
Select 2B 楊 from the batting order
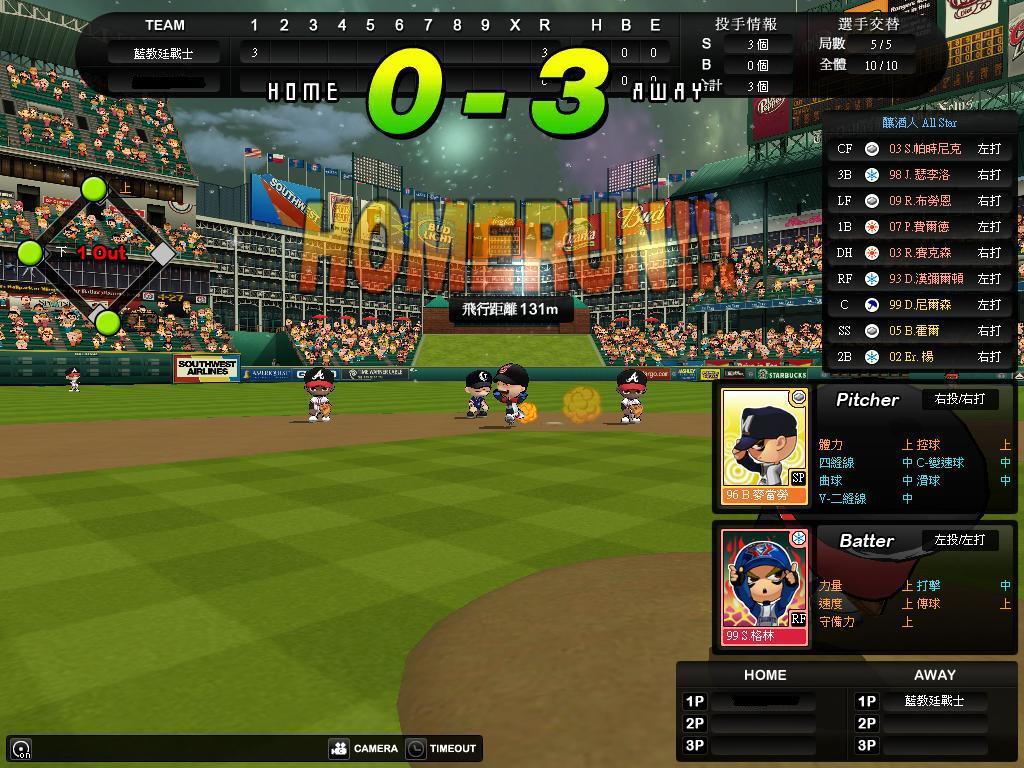(x=919, y=357)
